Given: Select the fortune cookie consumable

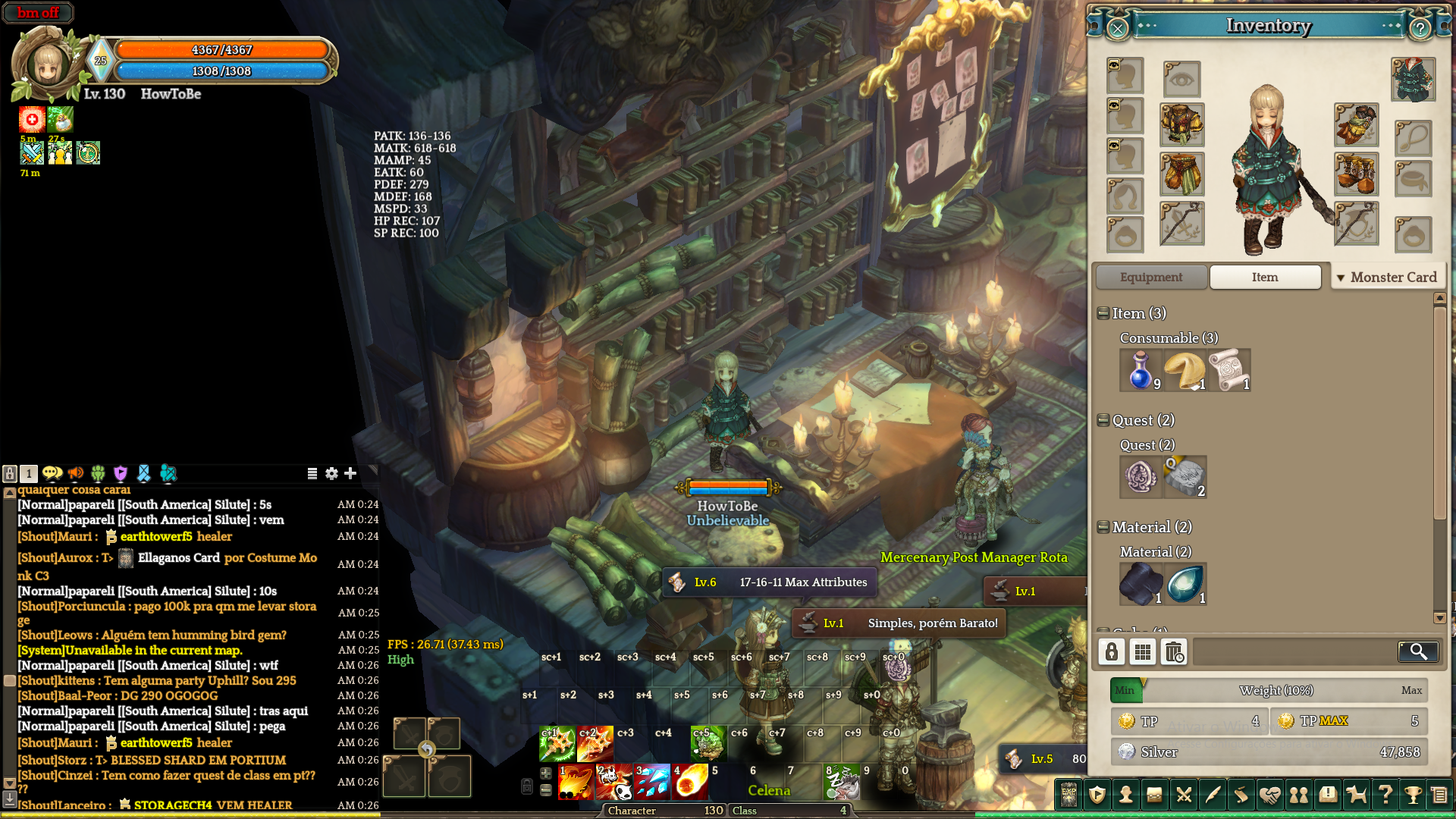Looking at the screenshot, I should click(1185, 370).
